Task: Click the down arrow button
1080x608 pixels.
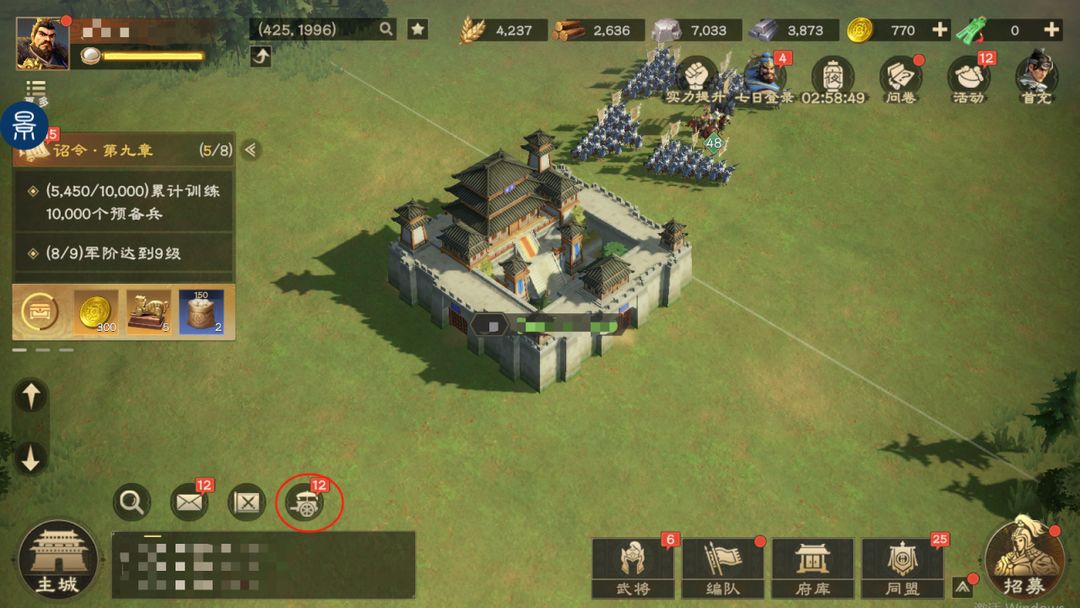Action: [31, 457]
